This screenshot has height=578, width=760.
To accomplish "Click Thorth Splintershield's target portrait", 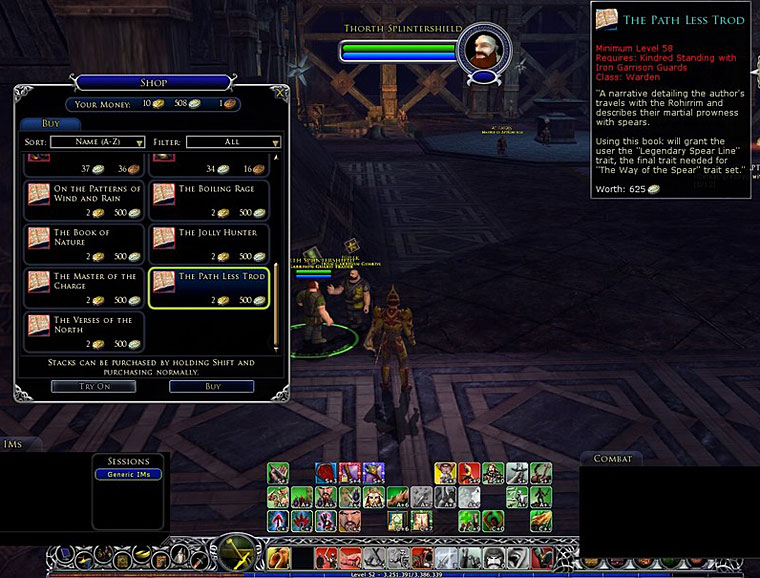I will click(x=484, y=50).
